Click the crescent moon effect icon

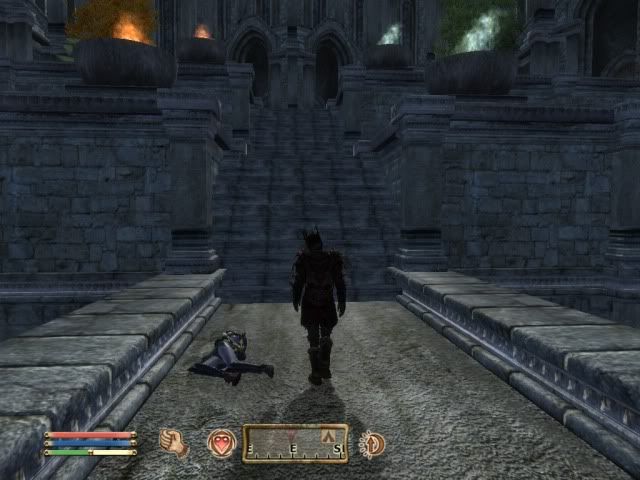(372, 443)
